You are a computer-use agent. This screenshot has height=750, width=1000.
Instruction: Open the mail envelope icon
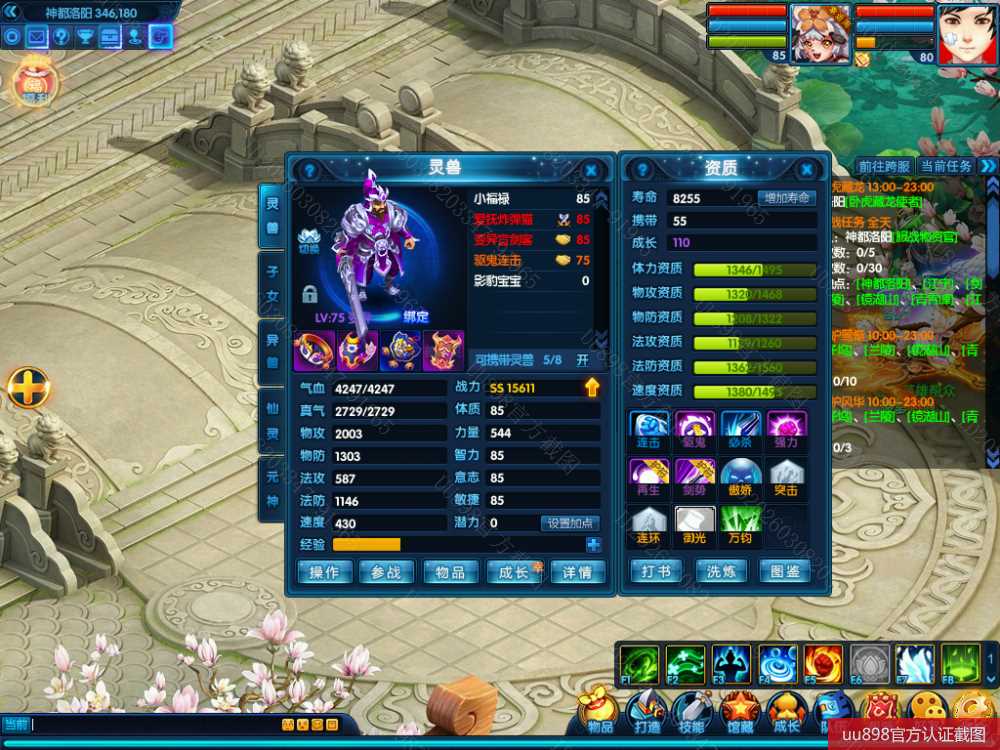[37, 37]
